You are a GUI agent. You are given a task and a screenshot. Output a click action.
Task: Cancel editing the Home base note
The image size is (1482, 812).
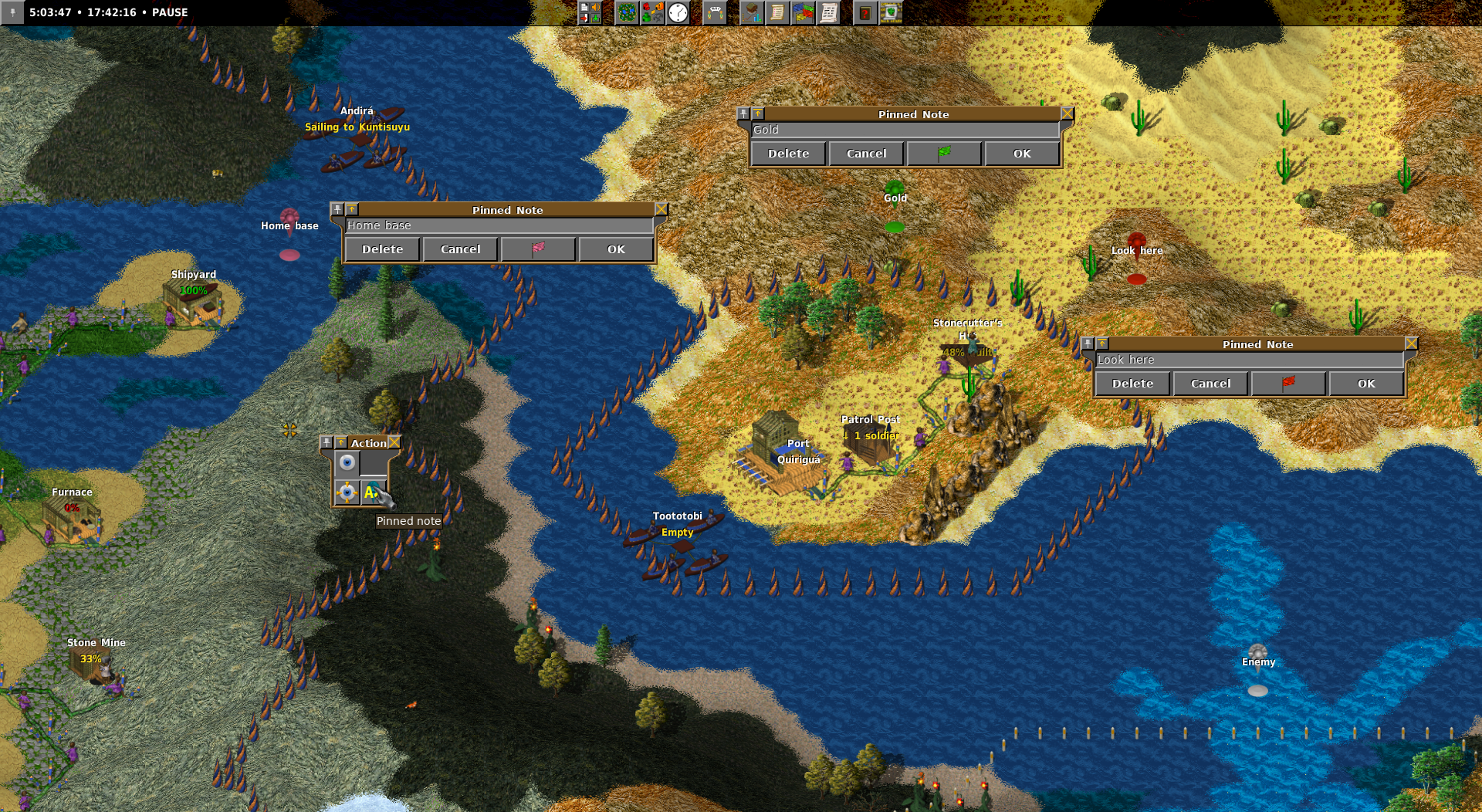[x=460, y=249]
